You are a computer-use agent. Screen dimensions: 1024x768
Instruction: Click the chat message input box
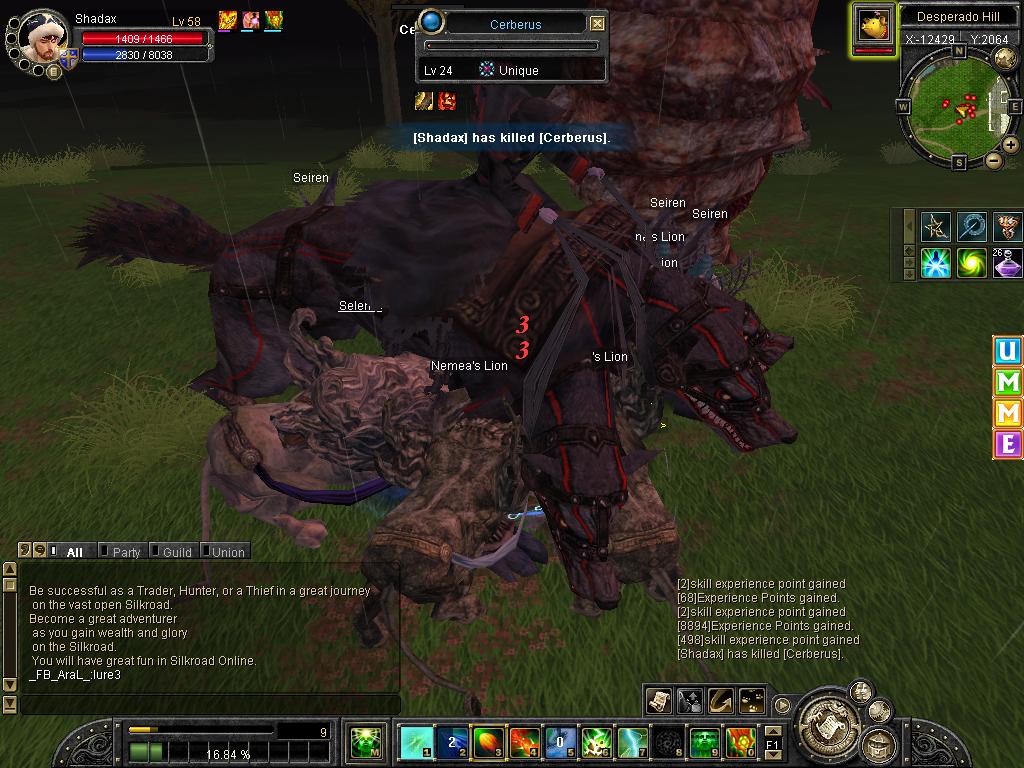[210, 705]
